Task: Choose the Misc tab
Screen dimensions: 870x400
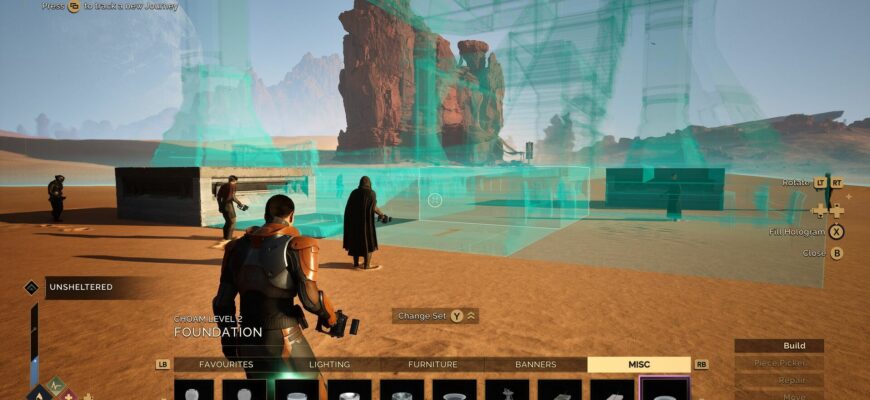Action: tap(638, 365)
